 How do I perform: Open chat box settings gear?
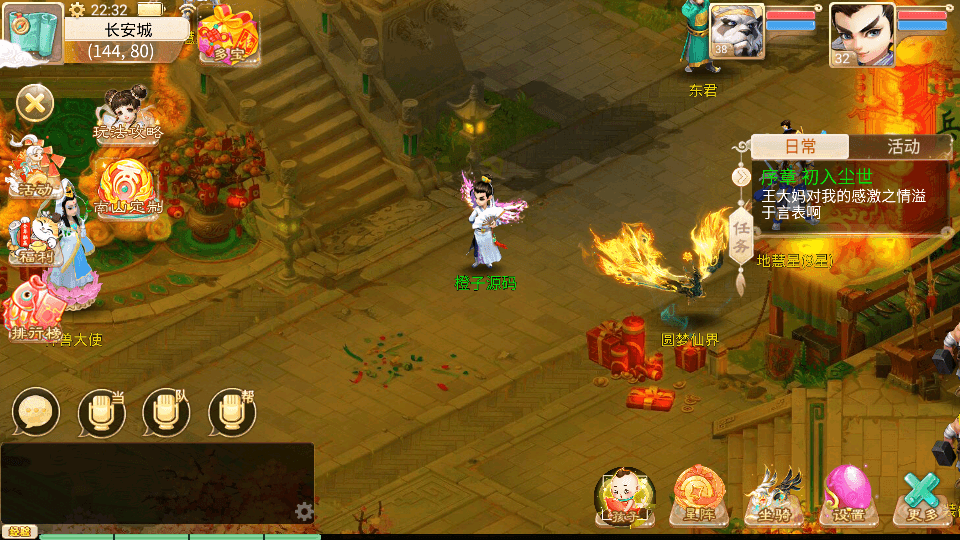click(x=304, y=512)
